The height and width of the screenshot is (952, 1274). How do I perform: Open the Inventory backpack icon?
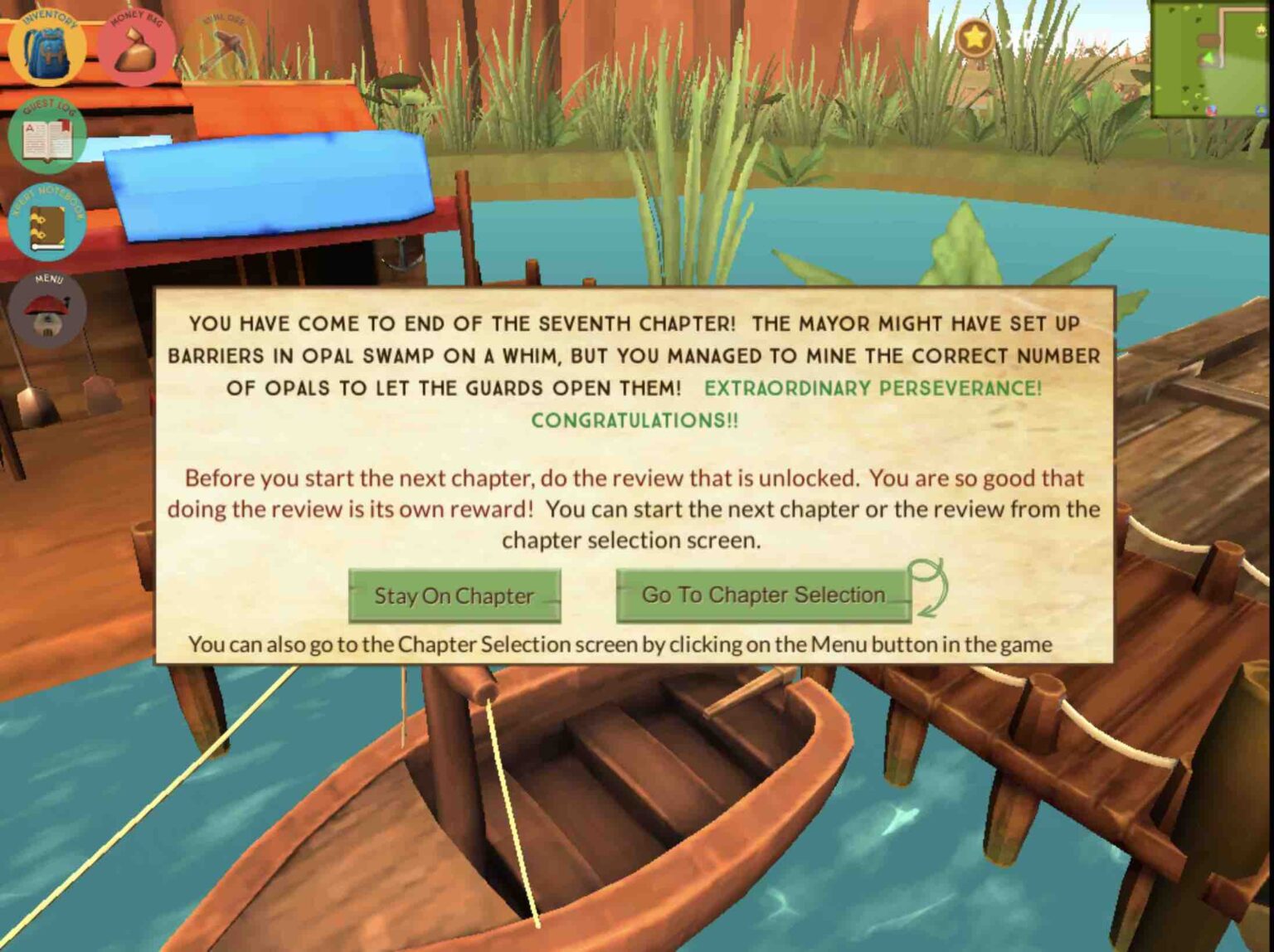point(47,47)
